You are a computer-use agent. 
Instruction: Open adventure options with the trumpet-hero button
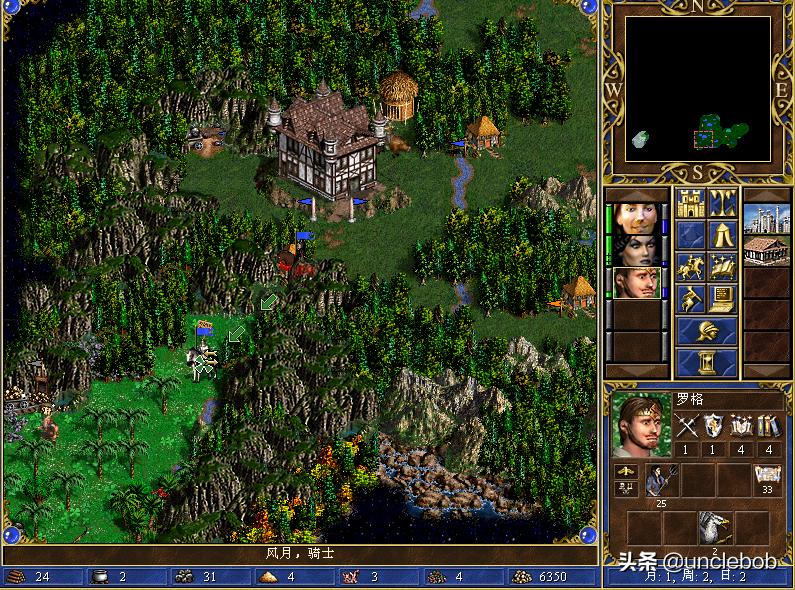click(691, 297)
